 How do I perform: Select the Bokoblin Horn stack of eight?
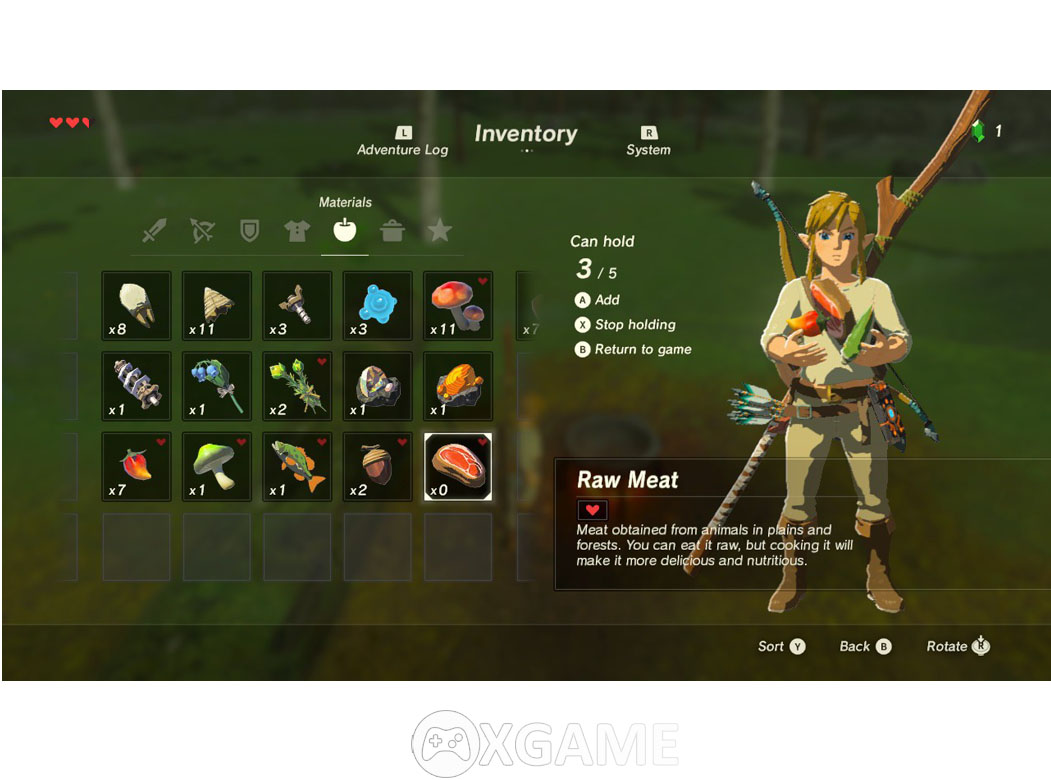tap(136, 305)
